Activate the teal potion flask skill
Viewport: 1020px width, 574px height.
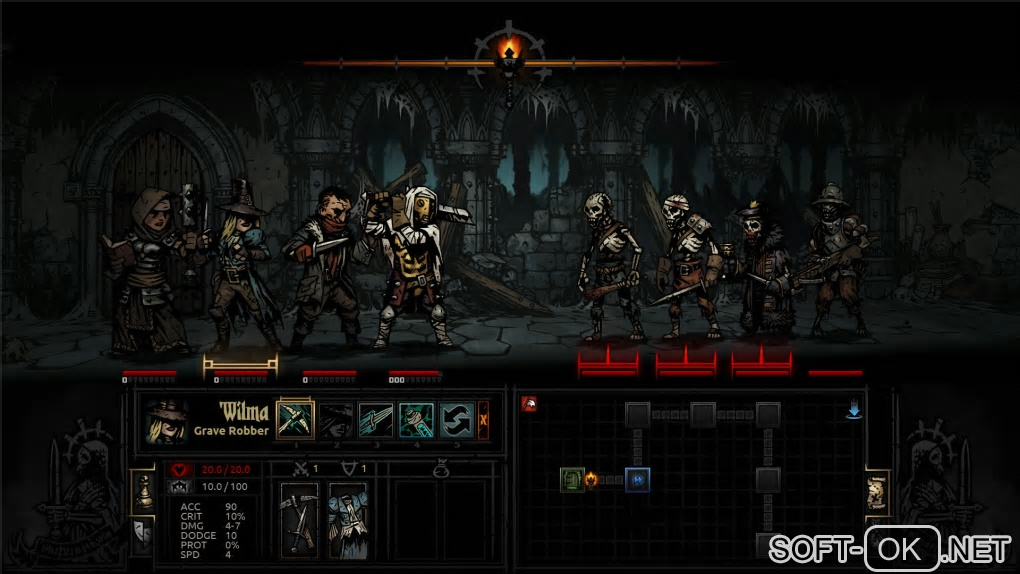(x=416, y=419)
